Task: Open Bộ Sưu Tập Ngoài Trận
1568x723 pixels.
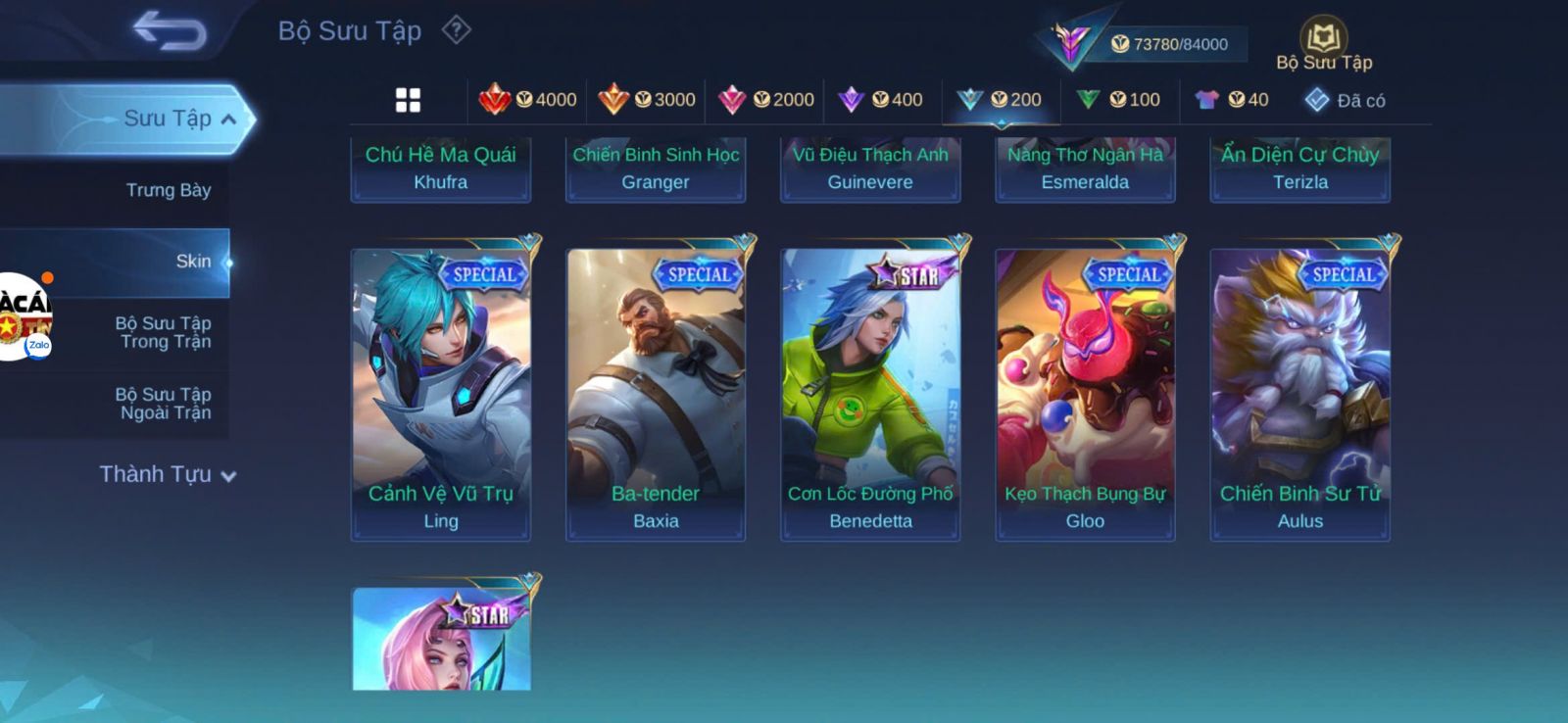Action: click(x=164, y=404)
